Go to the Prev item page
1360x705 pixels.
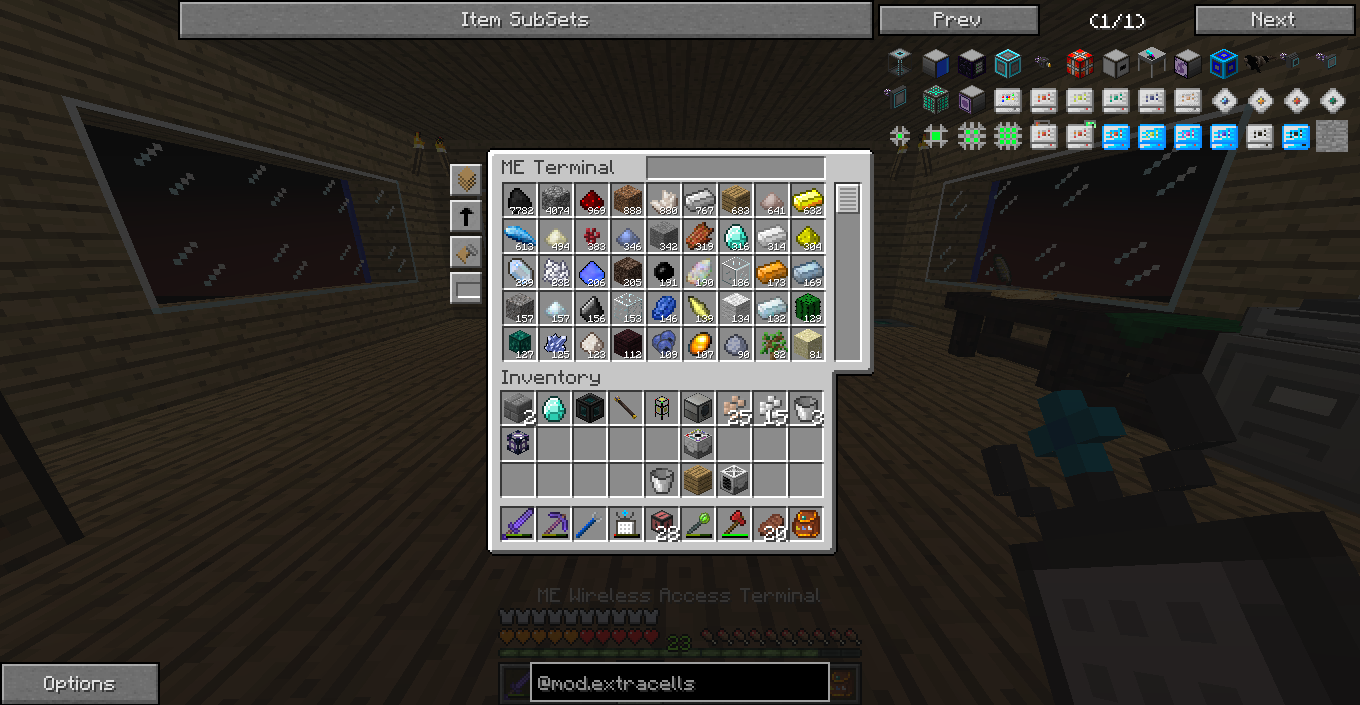[x=958, y=20]
